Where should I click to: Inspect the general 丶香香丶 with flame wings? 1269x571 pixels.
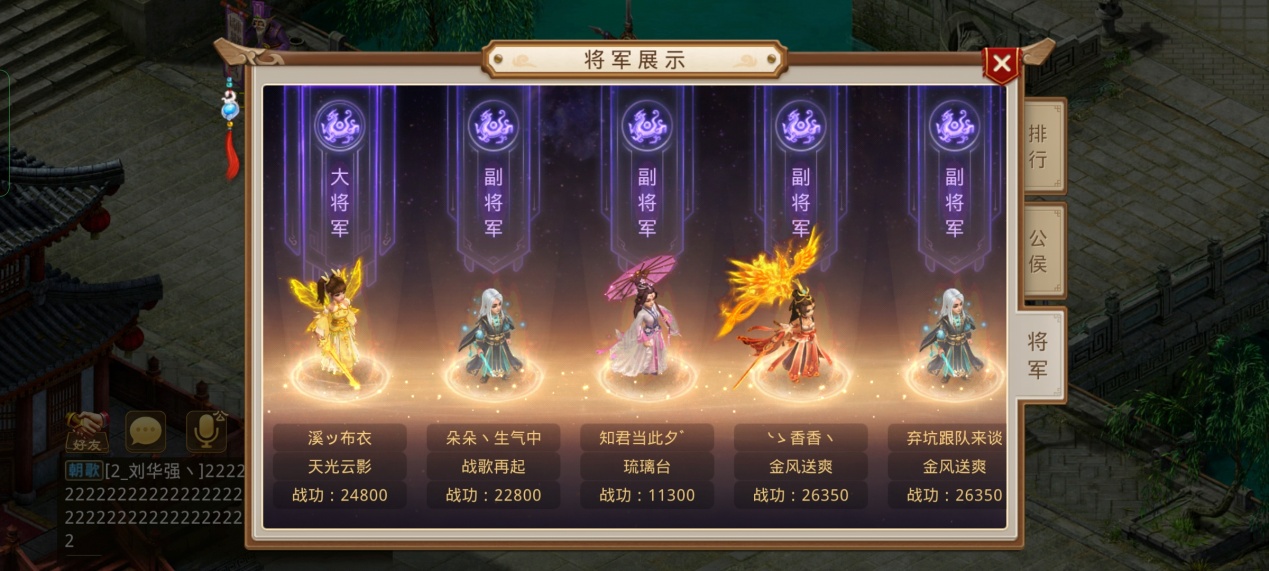790,325
